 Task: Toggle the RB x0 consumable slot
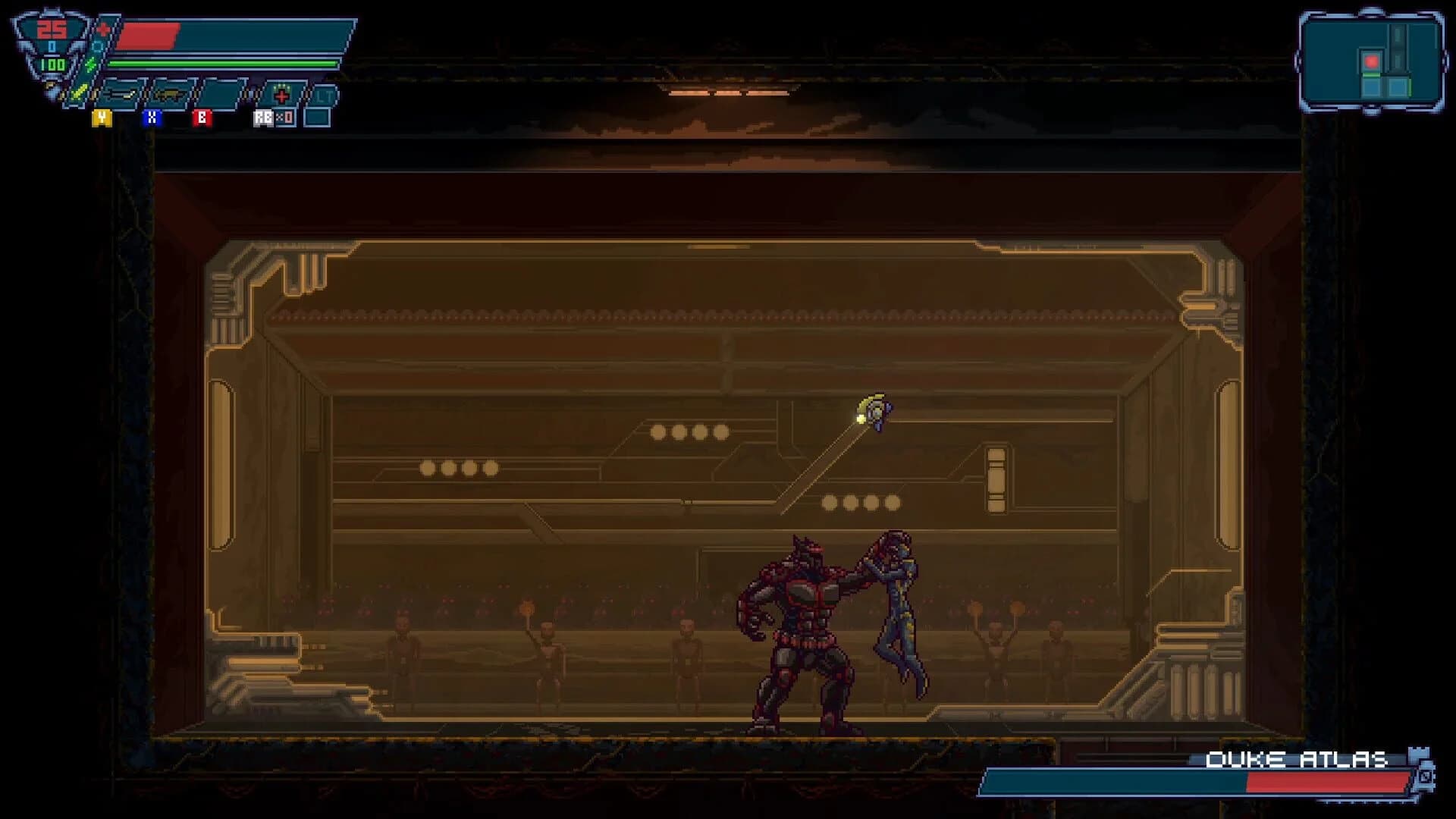[274, 118]
